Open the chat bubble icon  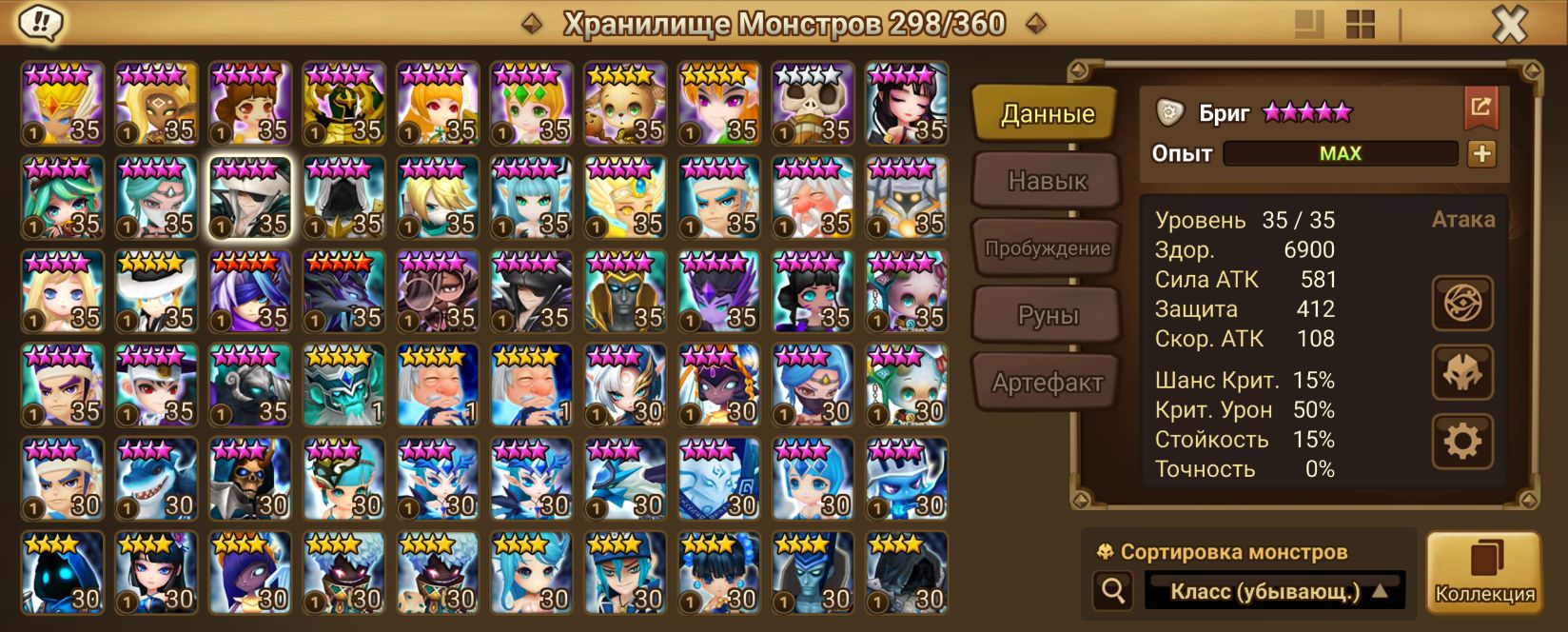pos(40,23)
